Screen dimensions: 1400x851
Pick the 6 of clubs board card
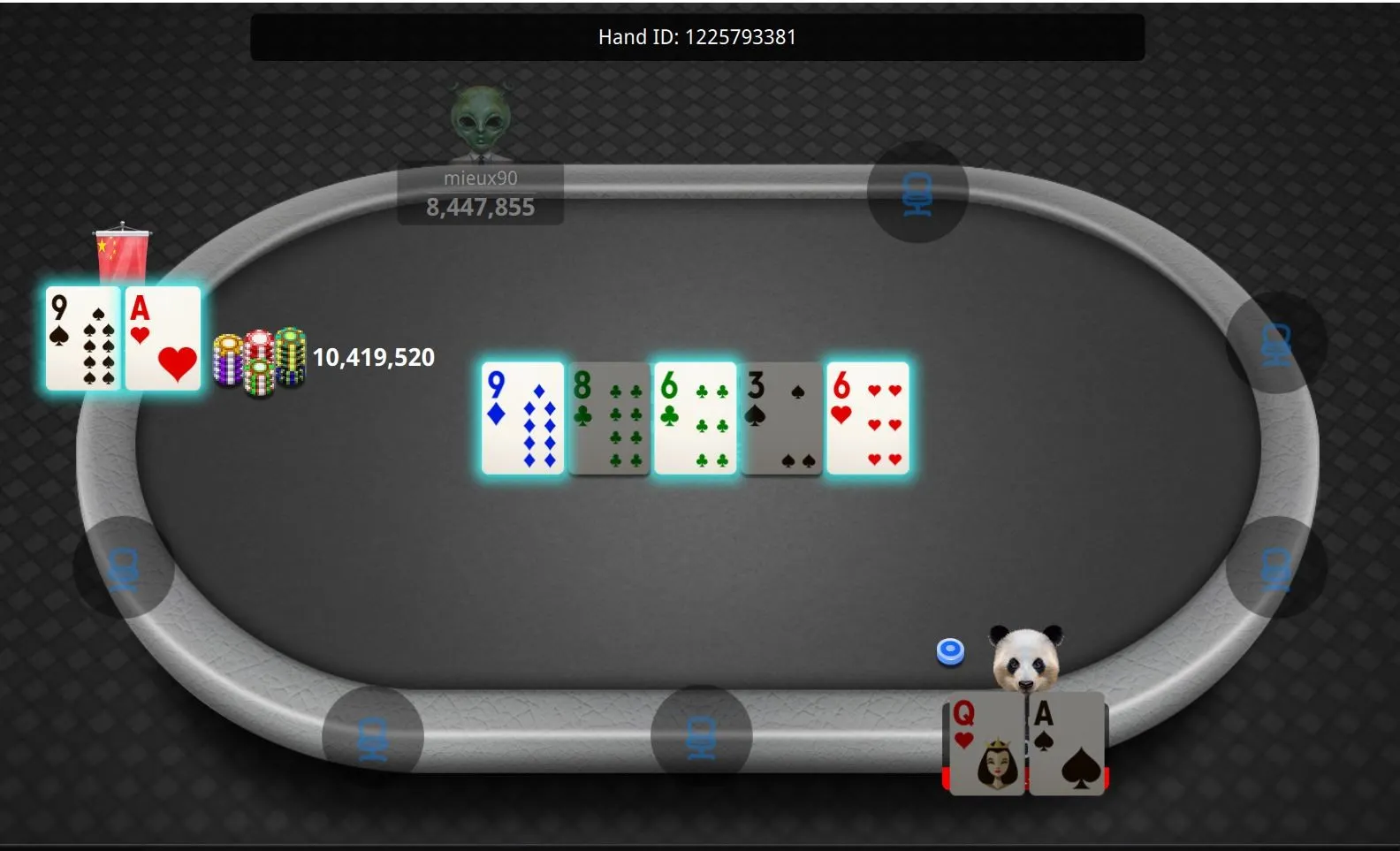696,418
